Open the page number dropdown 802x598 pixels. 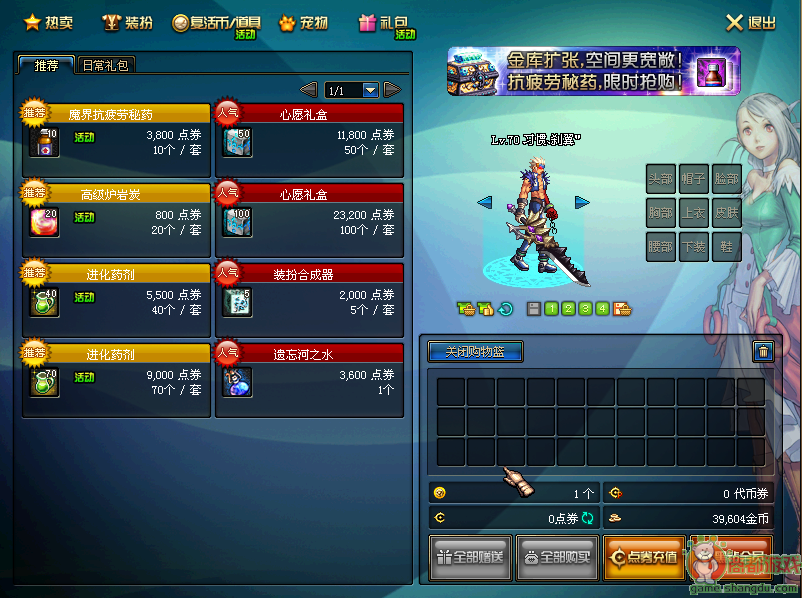tap(371, 91)
